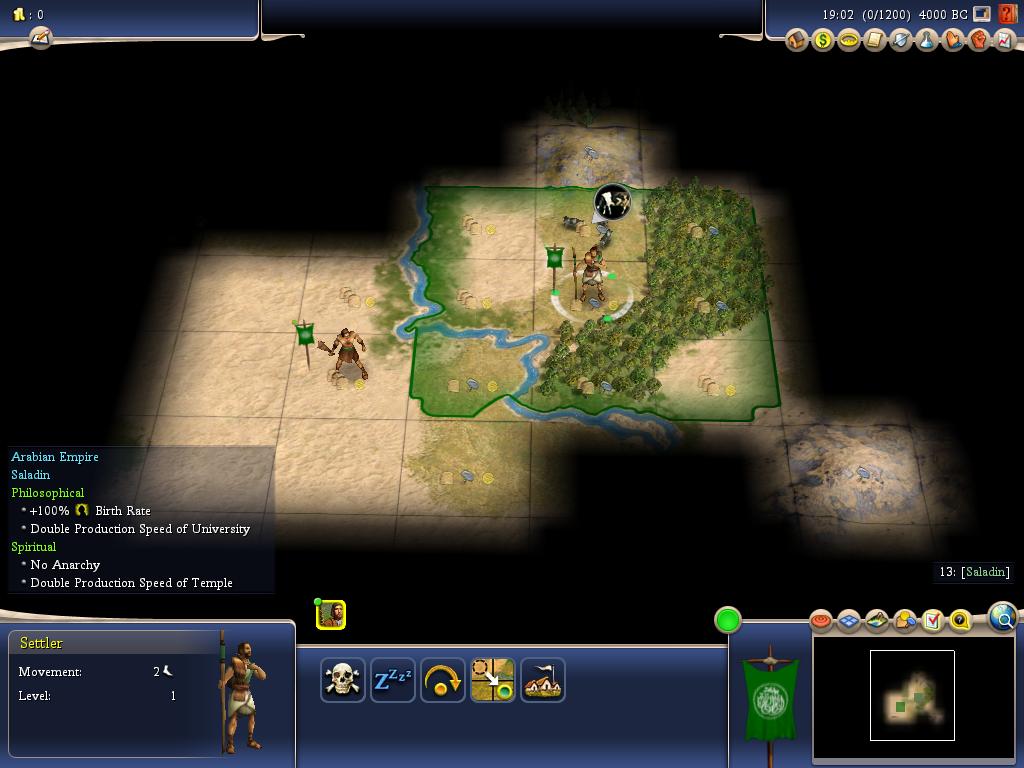Open the Military Advisor shield icon
This screenshot has height=768, width=1024.
point(901,41)
